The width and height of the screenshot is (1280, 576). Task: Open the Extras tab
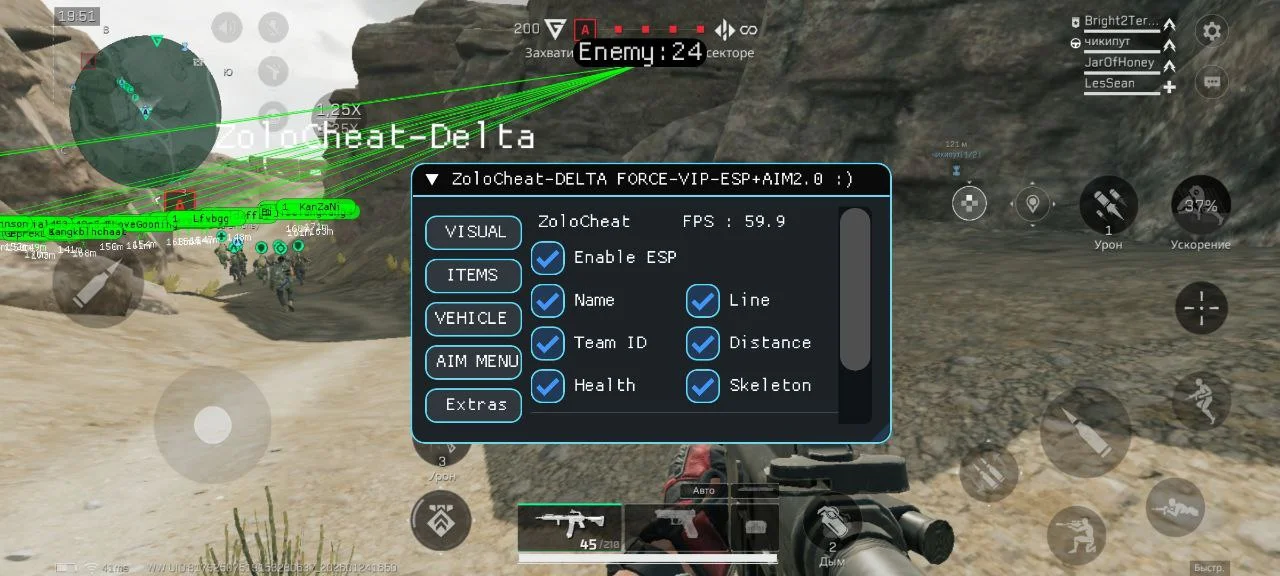point(474,405)
